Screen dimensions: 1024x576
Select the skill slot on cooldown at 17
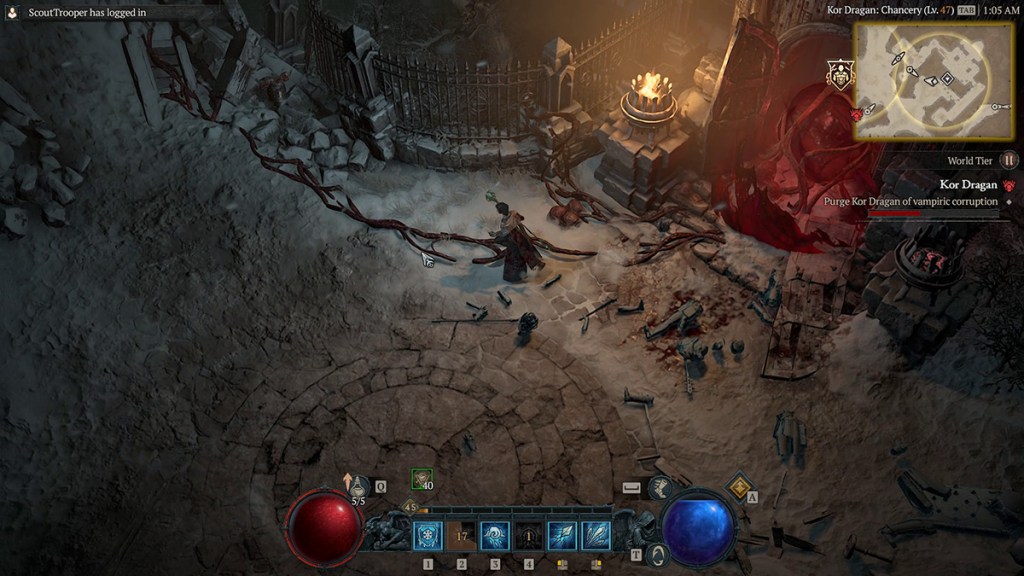(x=461, y=536)
